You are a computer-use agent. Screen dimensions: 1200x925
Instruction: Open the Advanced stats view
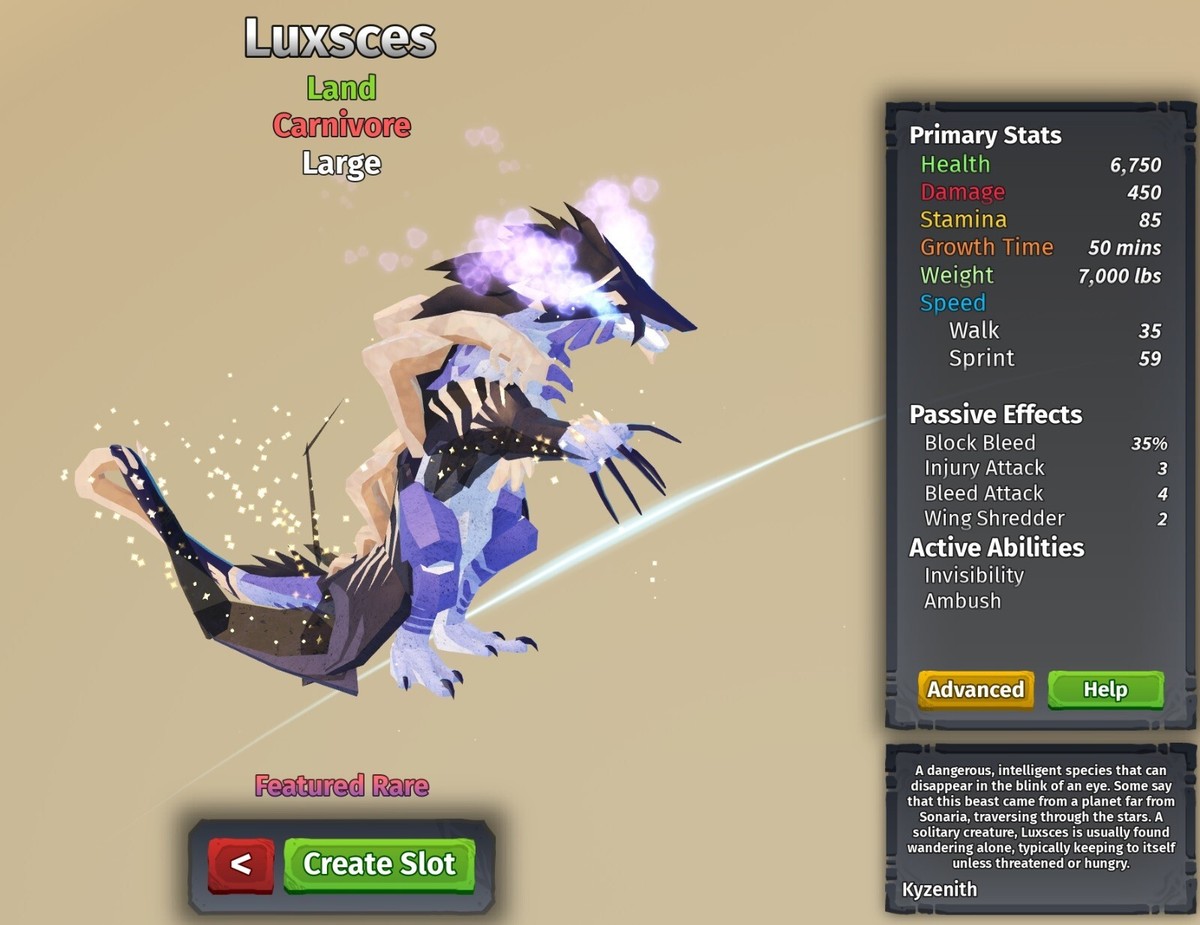(x=975, y=689)
